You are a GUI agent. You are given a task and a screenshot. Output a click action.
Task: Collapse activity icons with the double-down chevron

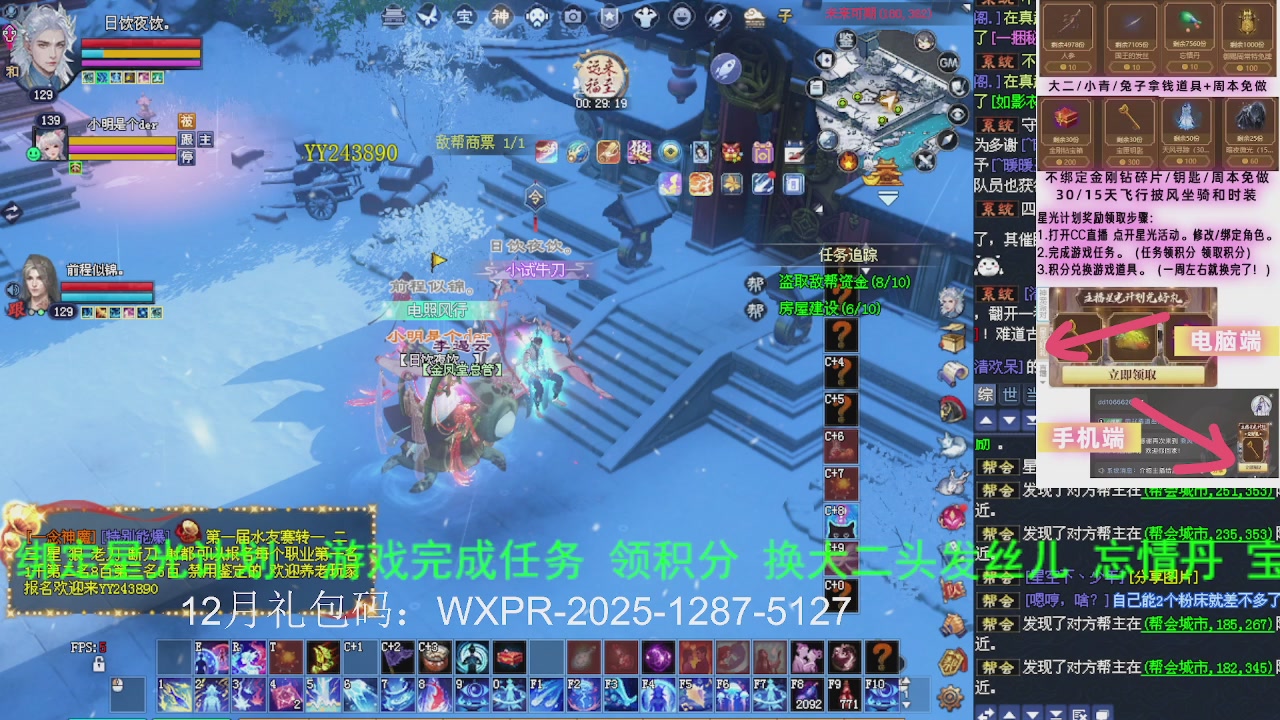(x=888, y=198)
